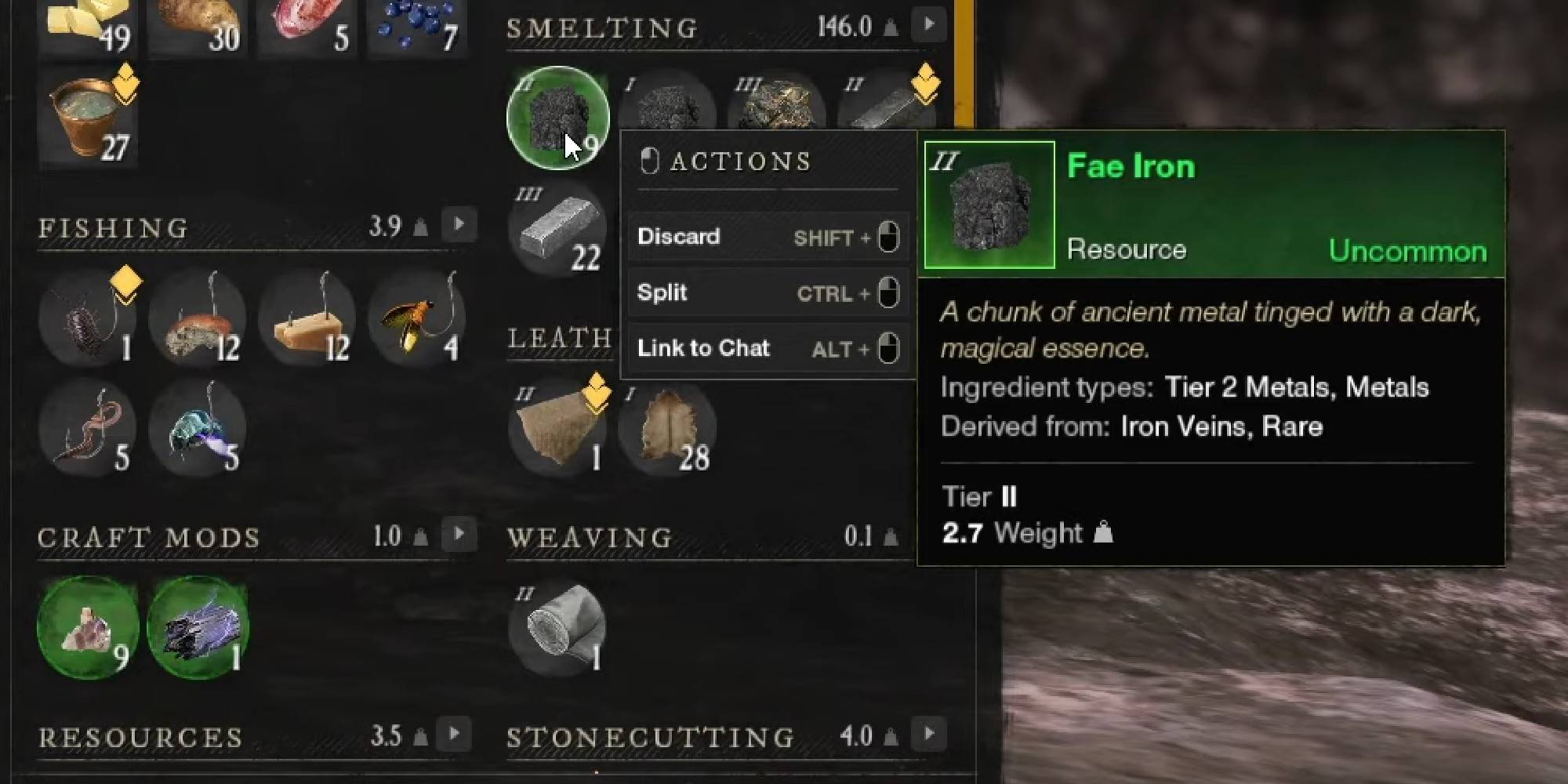
Task: Expand the Craft Mods section
Action: pos(459,535)
